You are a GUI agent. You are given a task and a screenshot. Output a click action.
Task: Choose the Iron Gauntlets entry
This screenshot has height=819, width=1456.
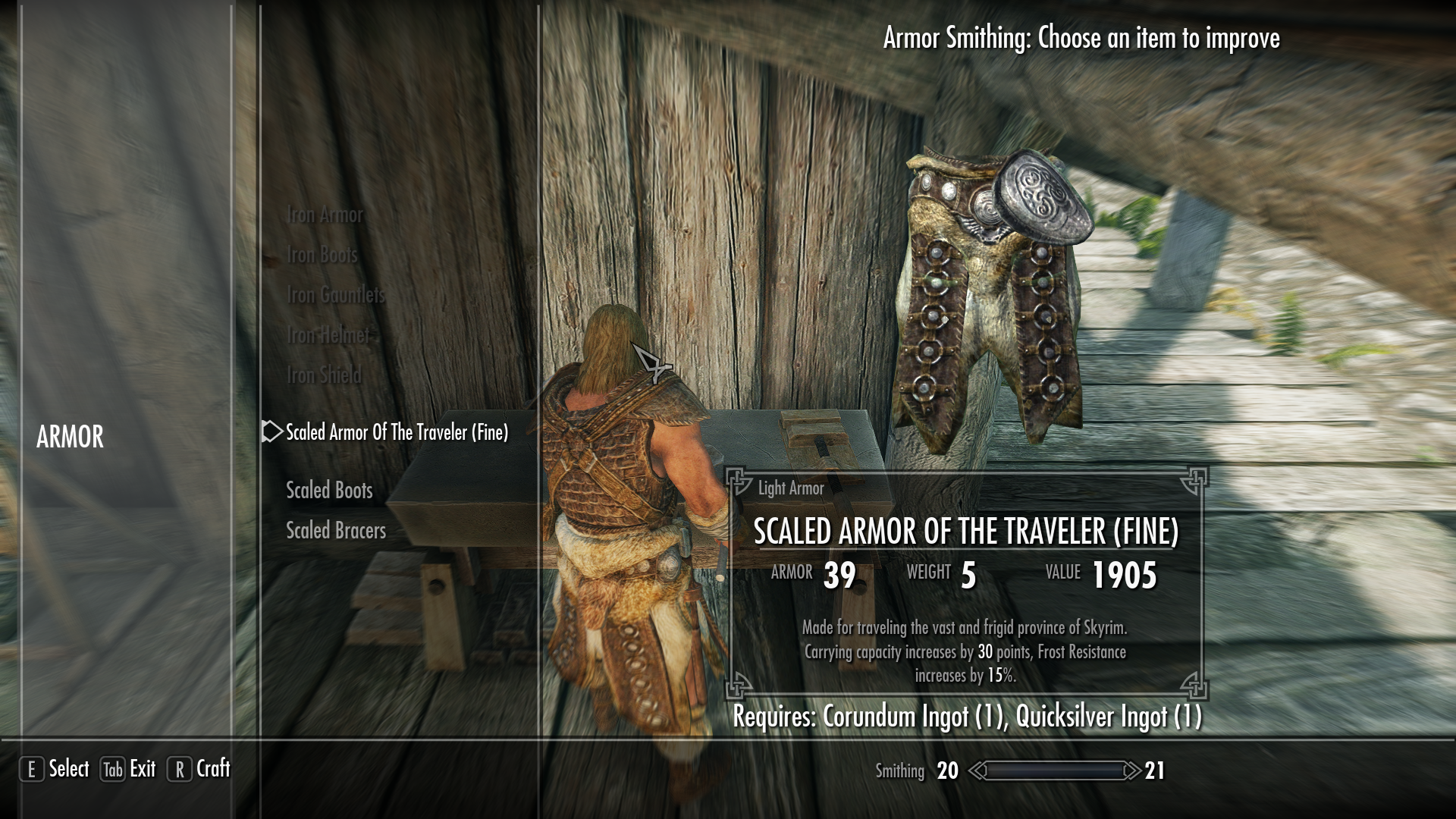[336, 294]
